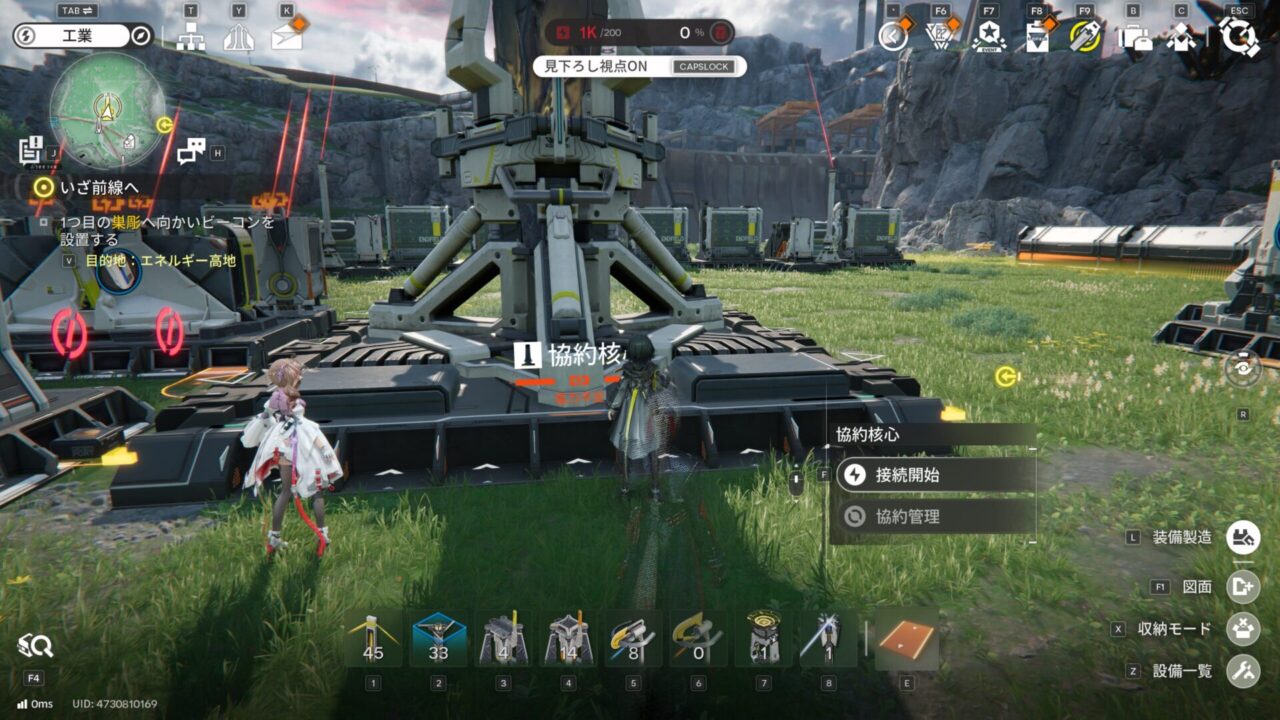Open the backpack inventory icon
The height and width of the screenshot is (720, 1280).
(x=1134, y=37)
